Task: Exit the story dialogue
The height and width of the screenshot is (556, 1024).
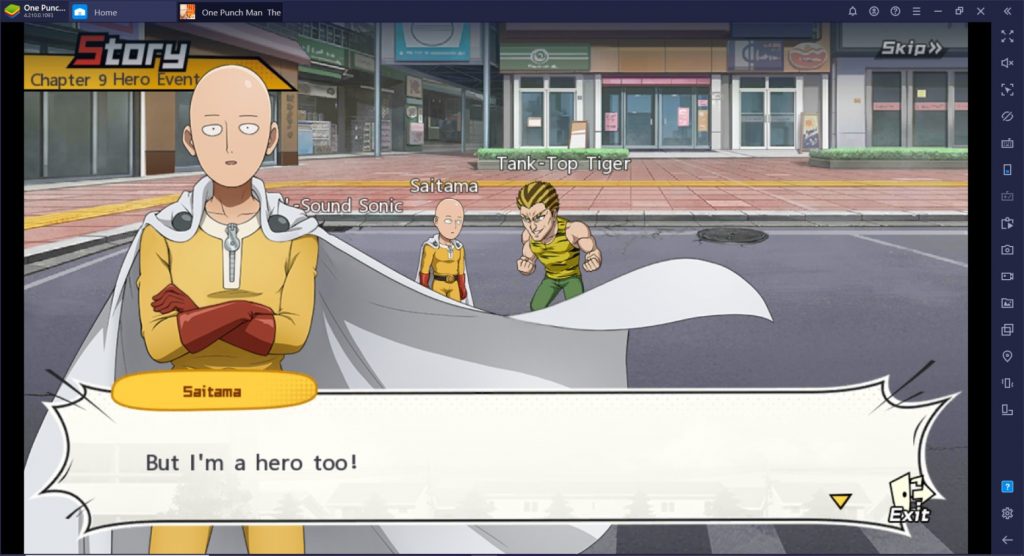Action: tap(910, 500)
